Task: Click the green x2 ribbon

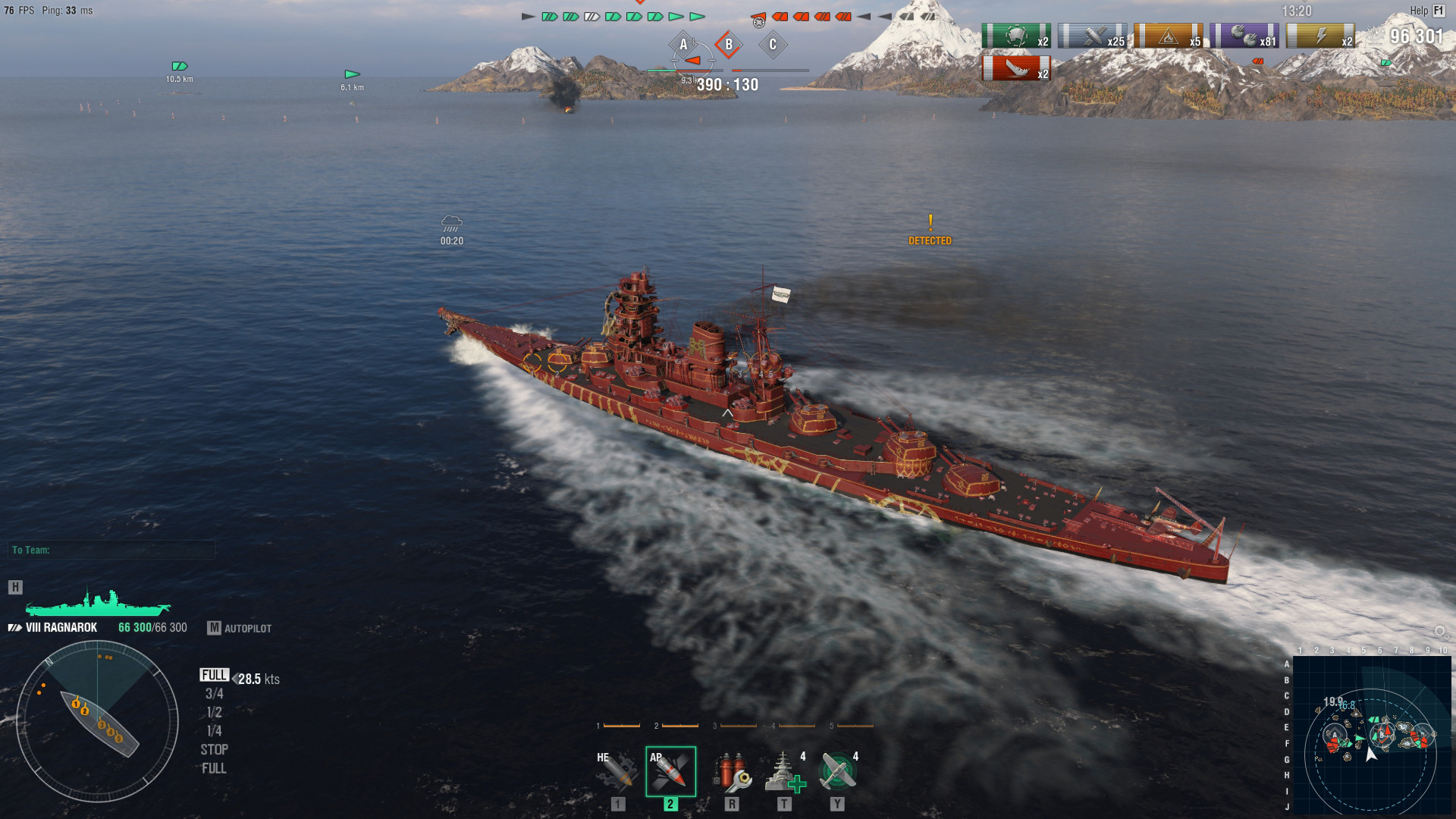Action: click(x=1016, y=36)
